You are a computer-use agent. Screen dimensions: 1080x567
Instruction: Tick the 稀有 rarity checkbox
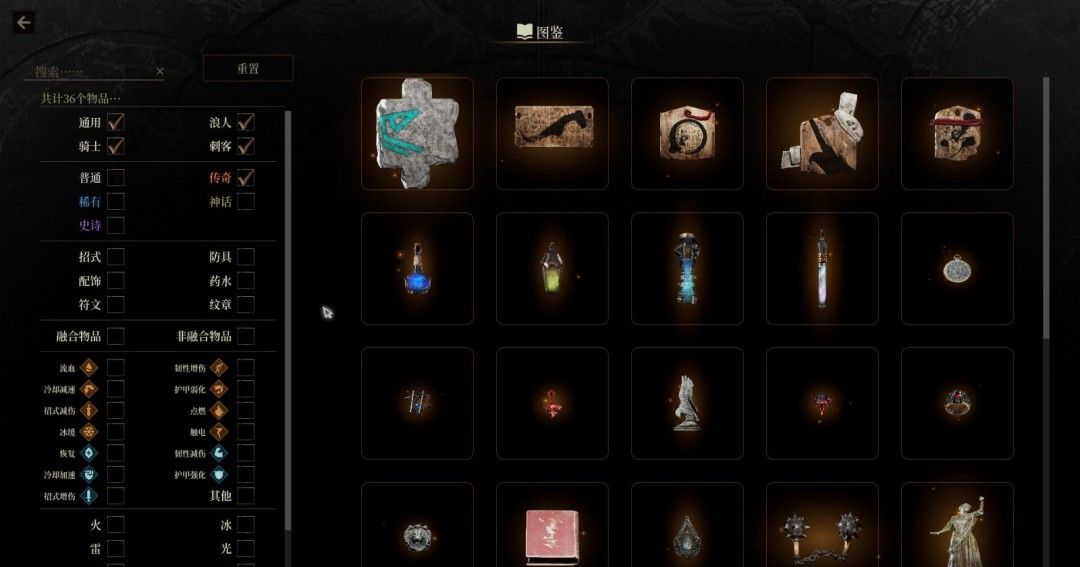click(116, 202)
